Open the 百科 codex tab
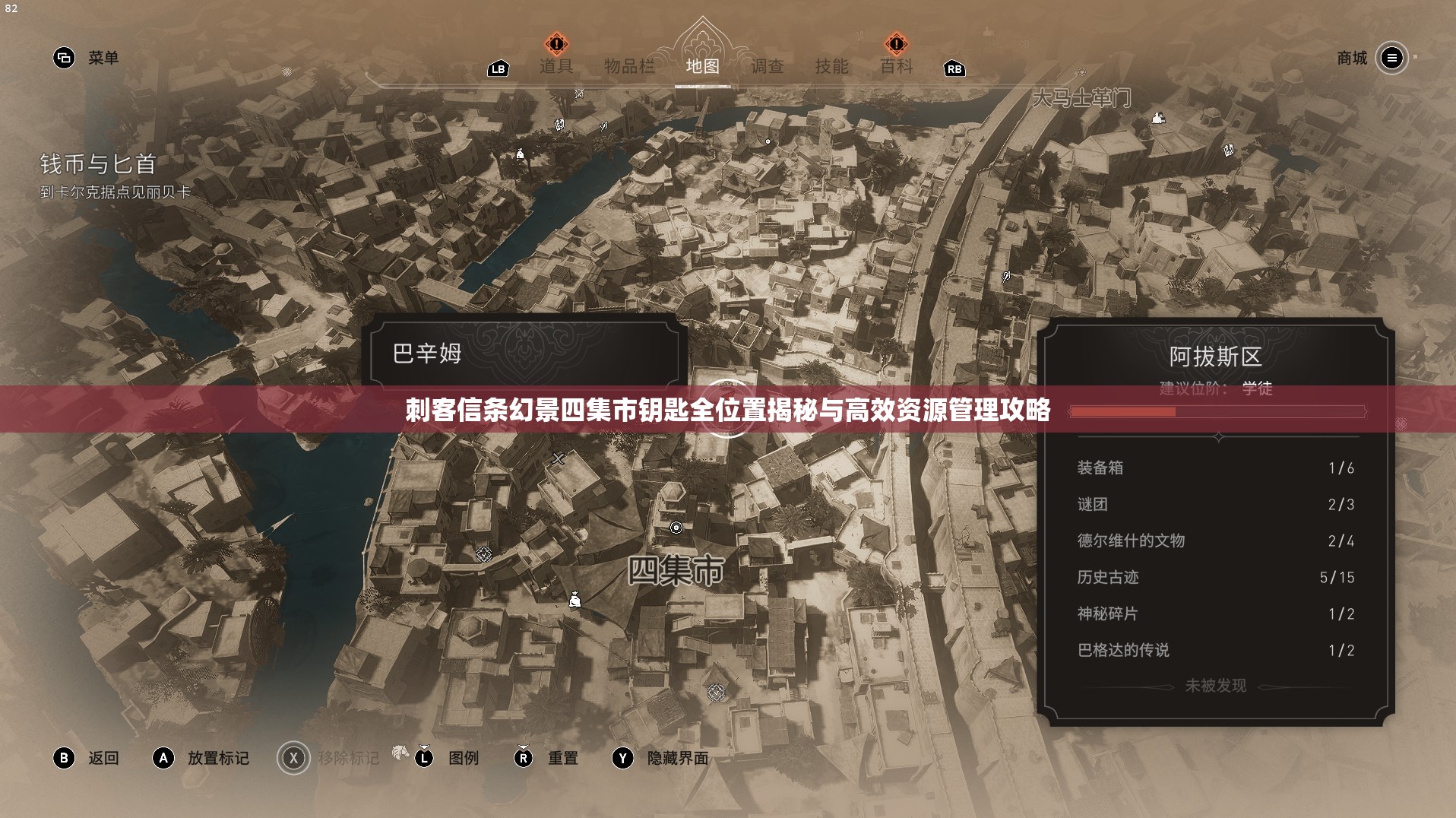Image resolution: width=1456 pixels, height=818 pixels. pyautogui.click(x=896, y=66)
